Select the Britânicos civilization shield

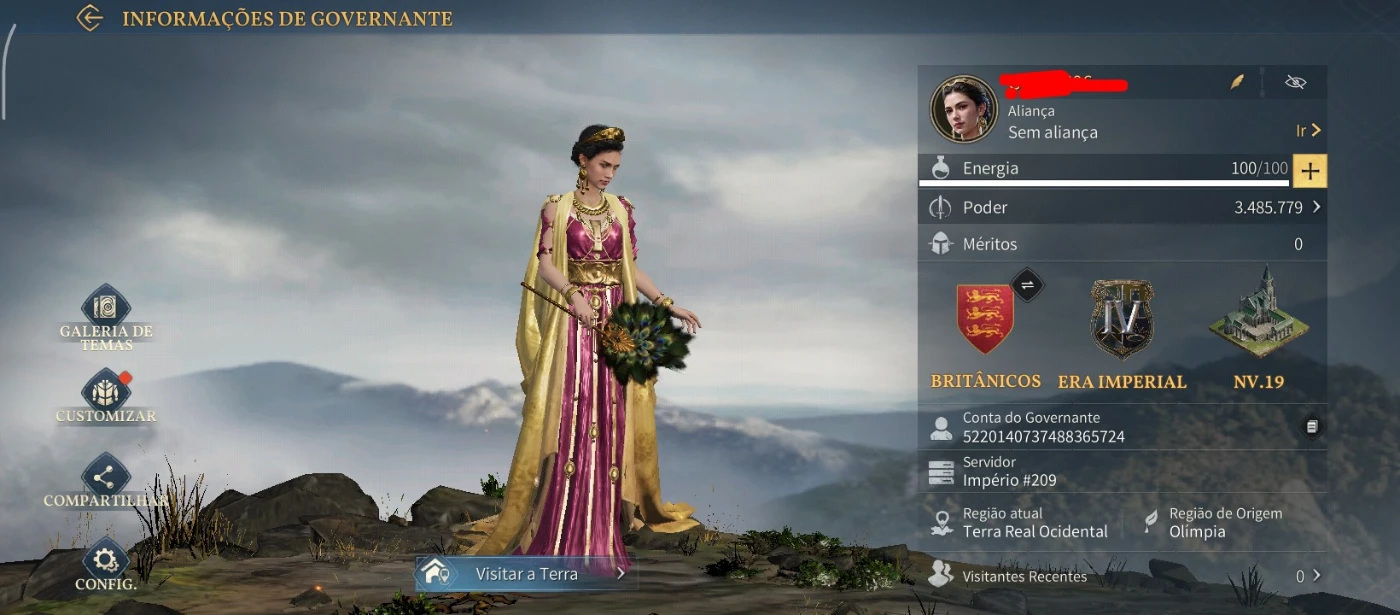985,320
